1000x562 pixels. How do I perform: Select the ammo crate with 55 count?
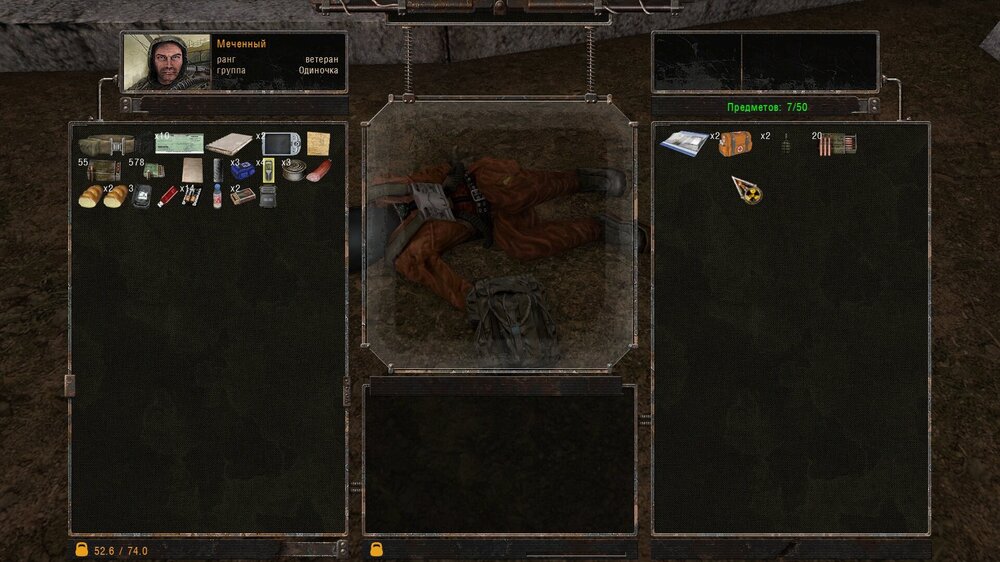tap(104, 170)
